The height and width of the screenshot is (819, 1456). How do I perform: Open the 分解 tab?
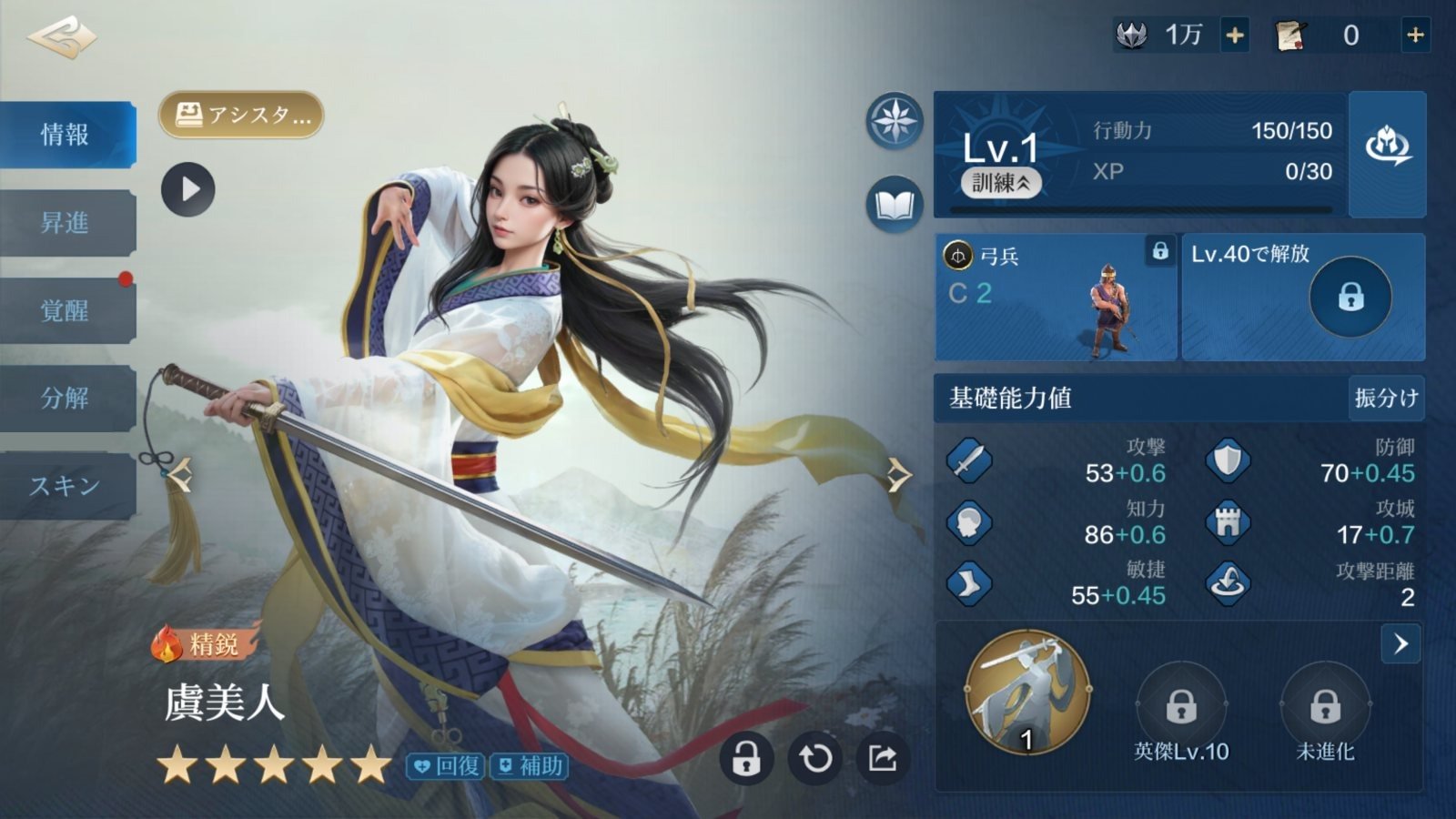tap(66, 398)
